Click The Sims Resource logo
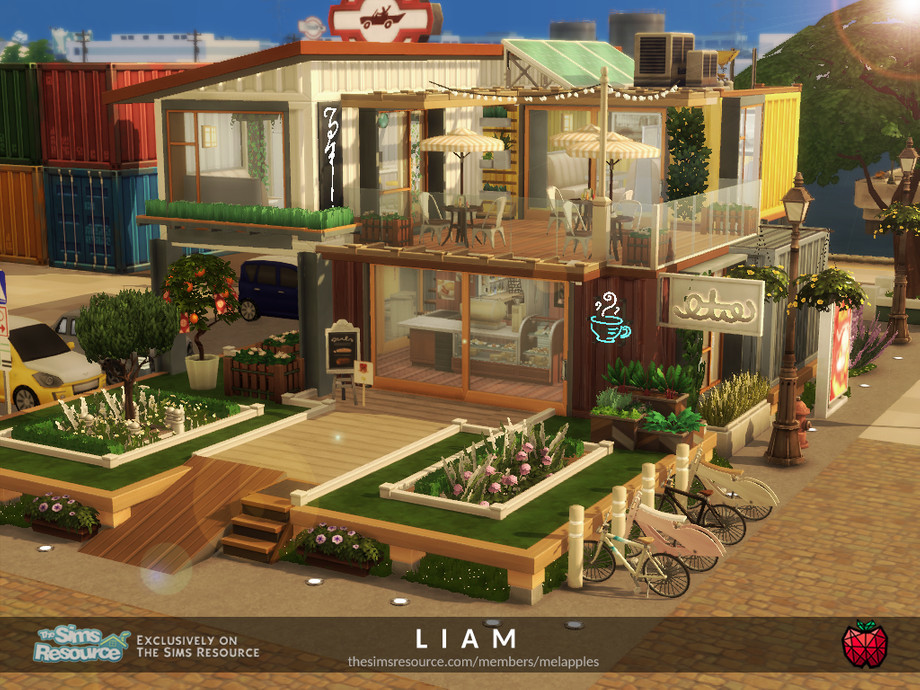This screenshot has height=690, width=920. [x=82, y=645]
